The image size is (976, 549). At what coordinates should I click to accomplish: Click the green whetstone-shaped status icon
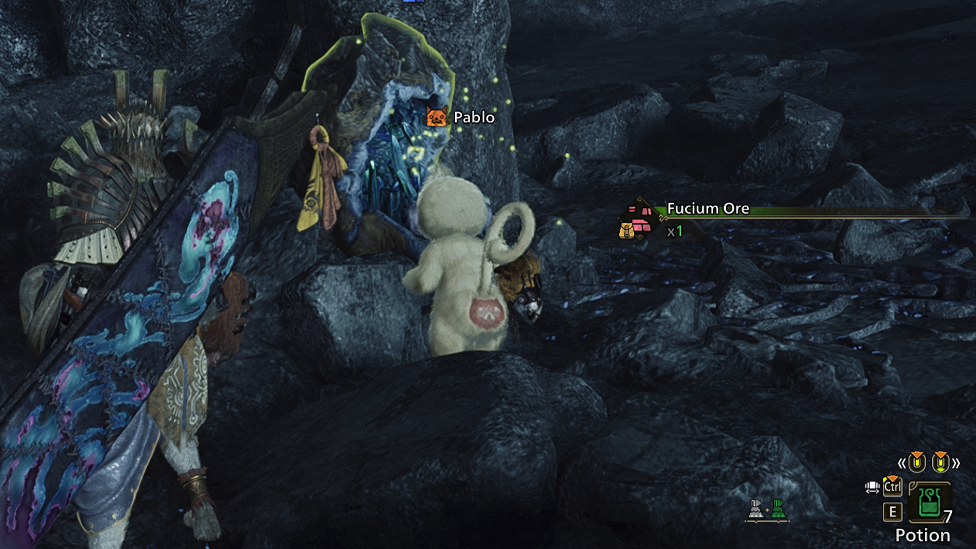[778, 509]
